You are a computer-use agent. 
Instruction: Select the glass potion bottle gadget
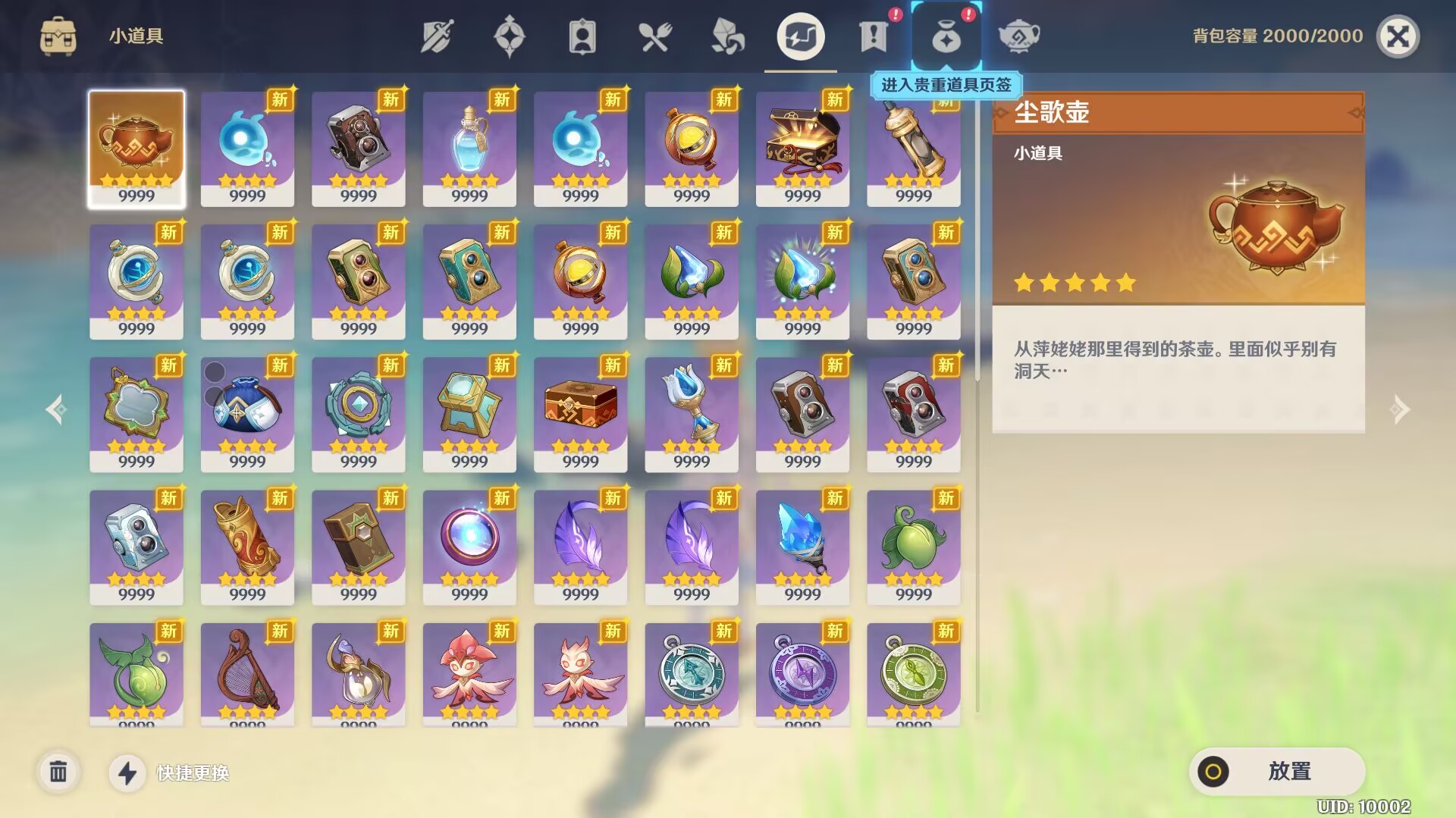(x=469, y=148)
